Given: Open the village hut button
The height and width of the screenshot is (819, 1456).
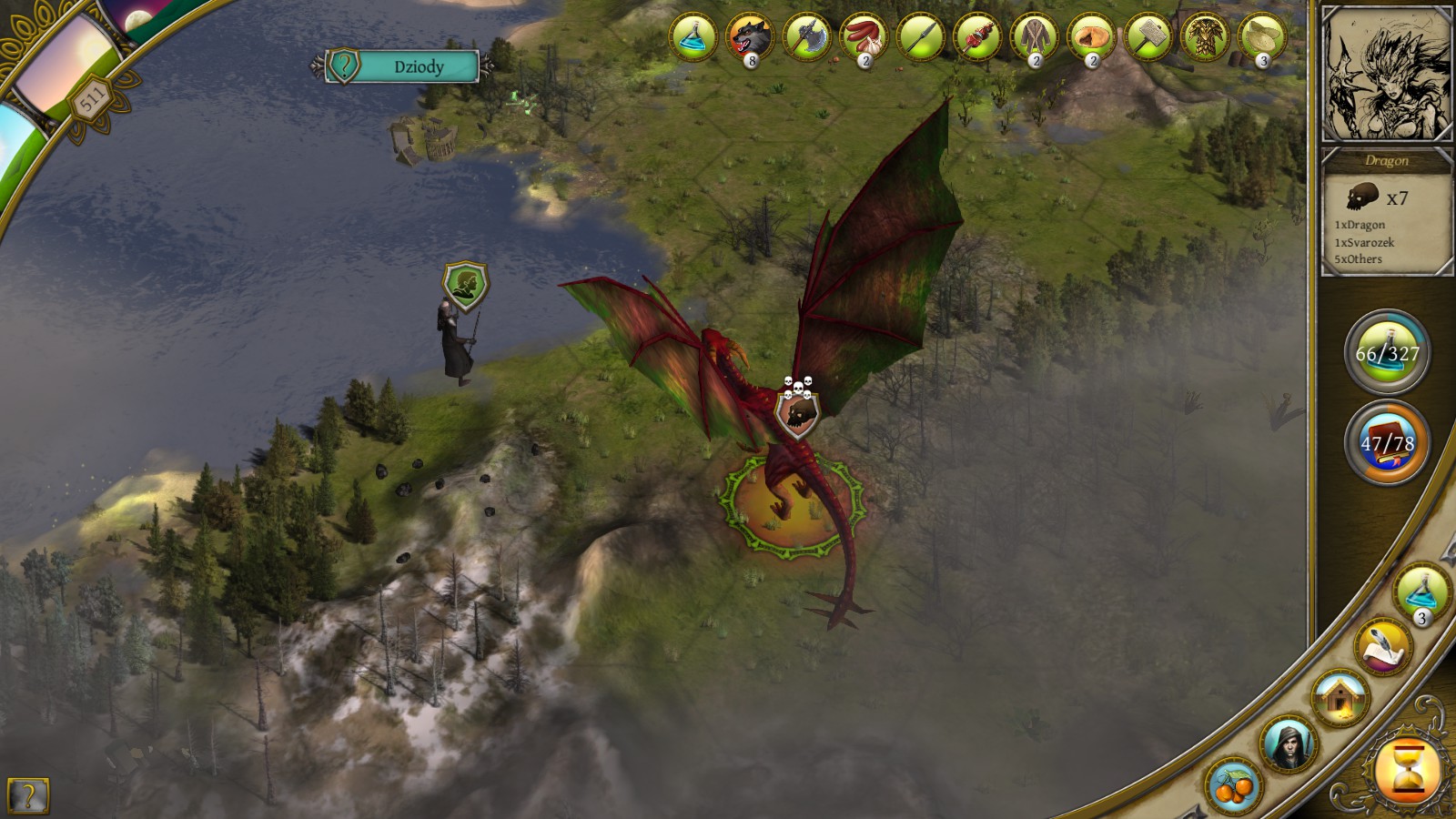Looking at the screenshot, I should coord(1340,697).
